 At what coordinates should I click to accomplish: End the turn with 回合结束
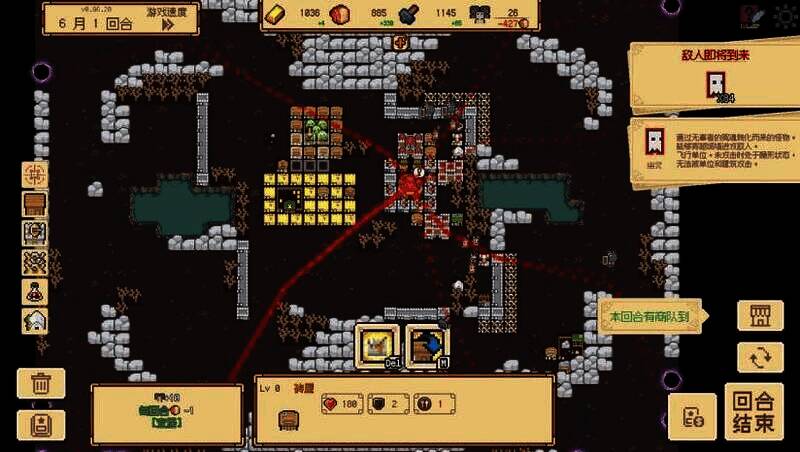pyautogui.click(x=754, y=410)
